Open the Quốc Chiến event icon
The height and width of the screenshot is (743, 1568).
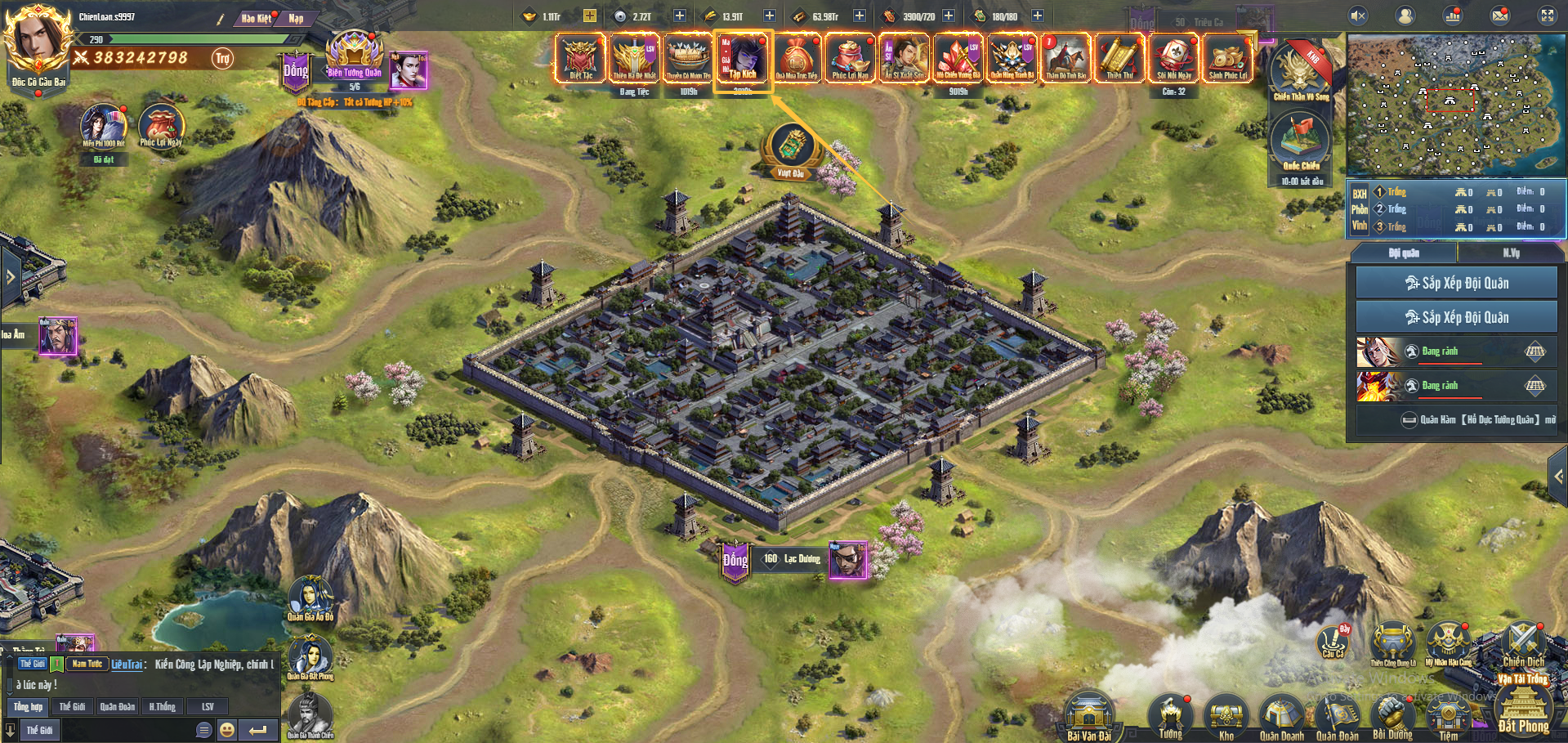(1301, 141)
